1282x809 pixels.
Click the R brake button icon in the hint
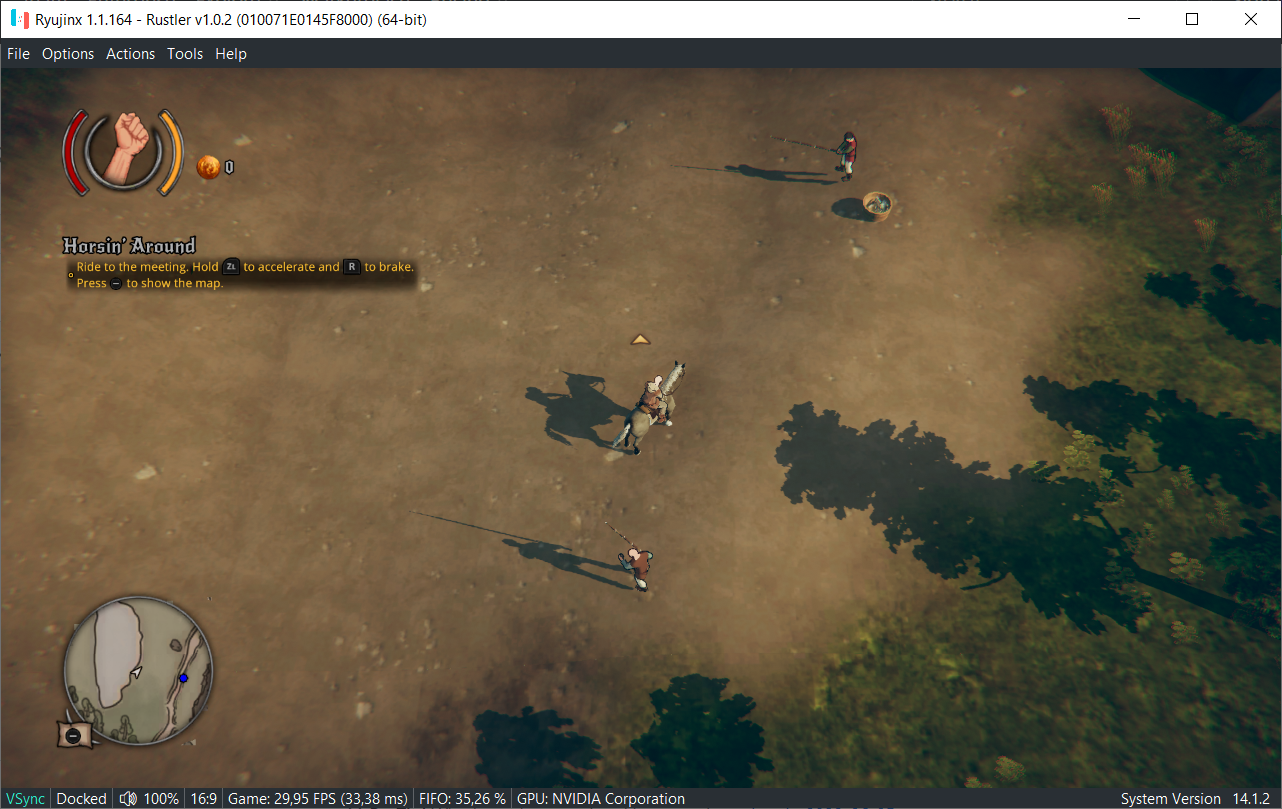352,267
